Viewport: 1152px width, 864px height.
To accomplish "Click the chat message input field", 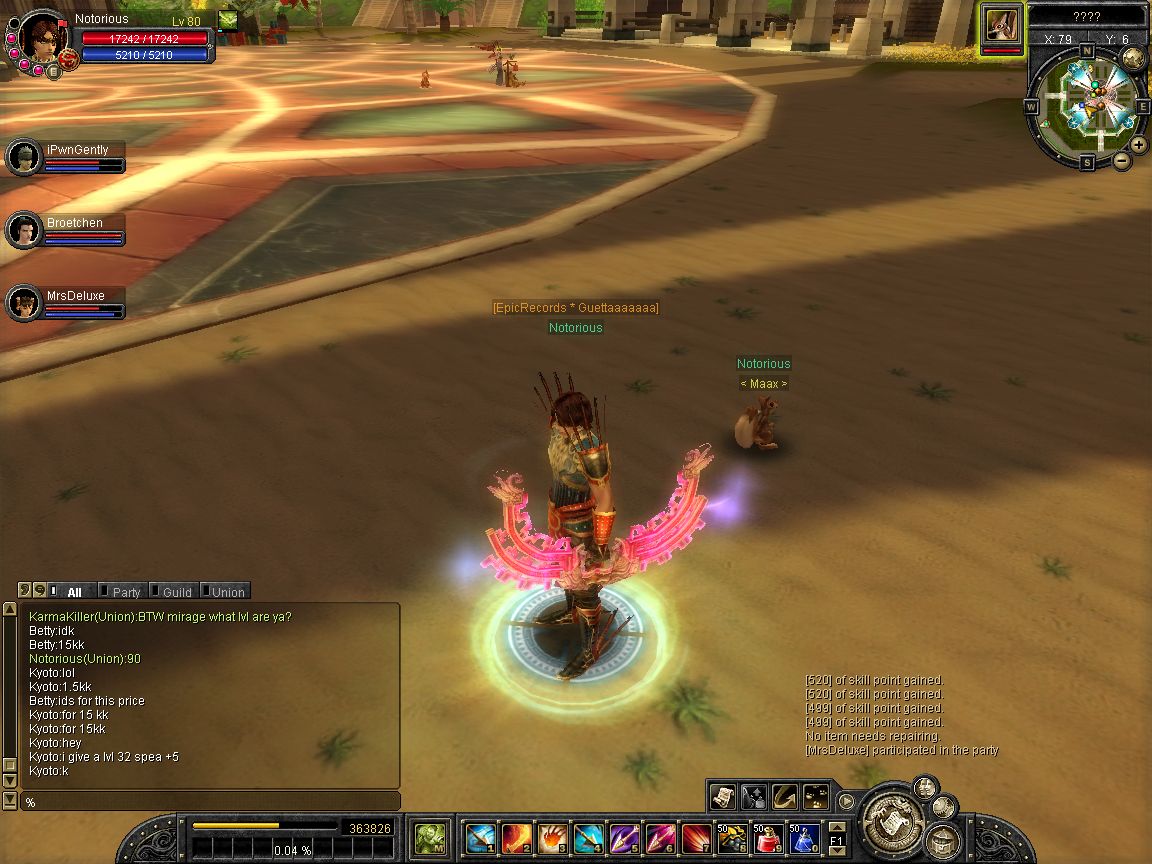I will point(210,802).
